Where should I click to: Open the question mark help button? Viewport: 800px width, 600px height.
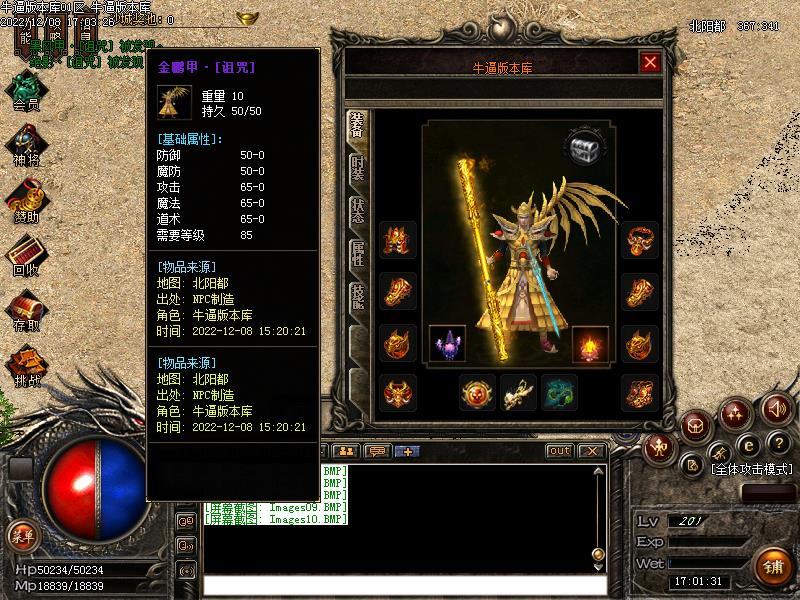tap(779, 445)
